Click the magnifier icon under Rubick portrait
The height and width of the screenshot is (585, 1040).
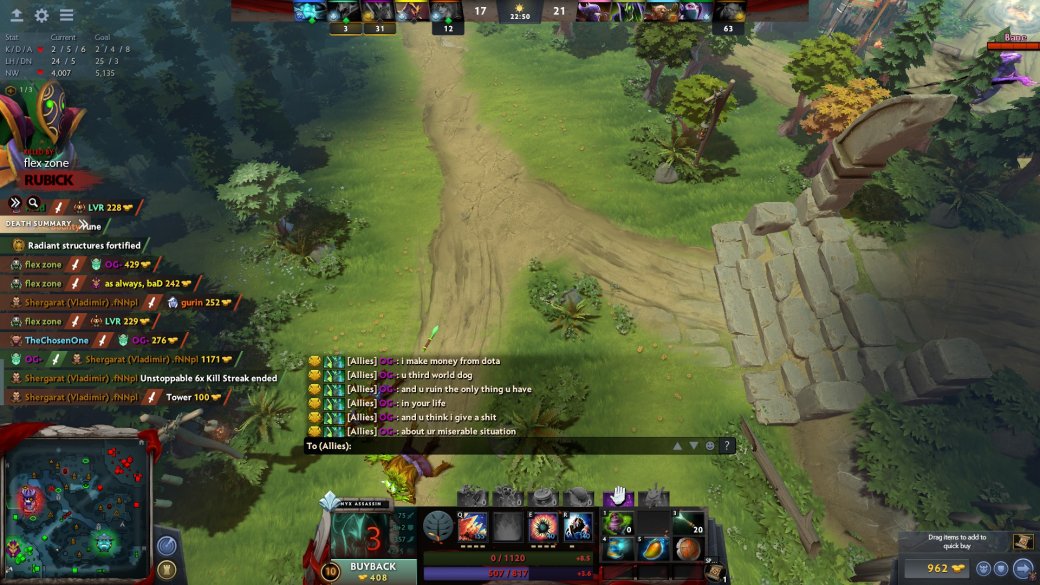(x=34, y=203)
